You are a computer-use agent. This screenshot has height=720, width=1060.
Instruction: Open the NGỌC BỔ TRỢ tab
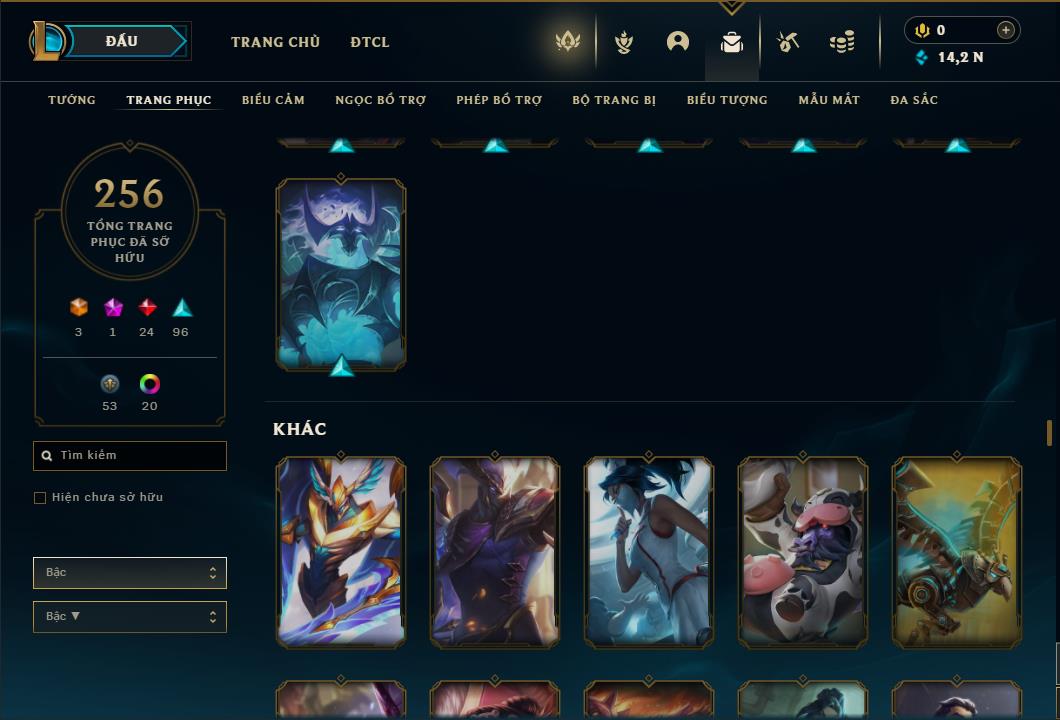380,100
